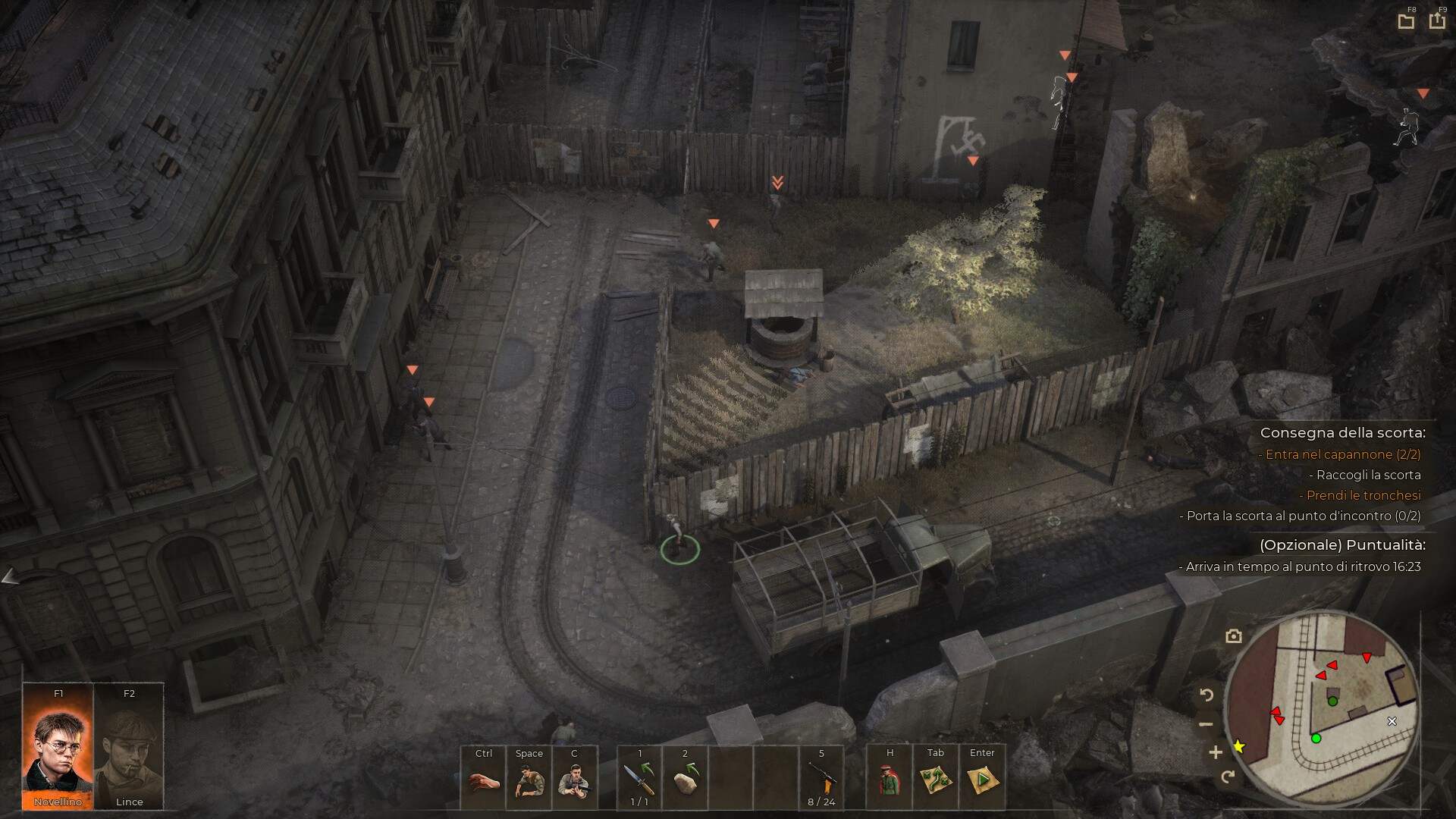Click the quick save upload-arrow icon

pyautogui.click(x=1437, y=20)
